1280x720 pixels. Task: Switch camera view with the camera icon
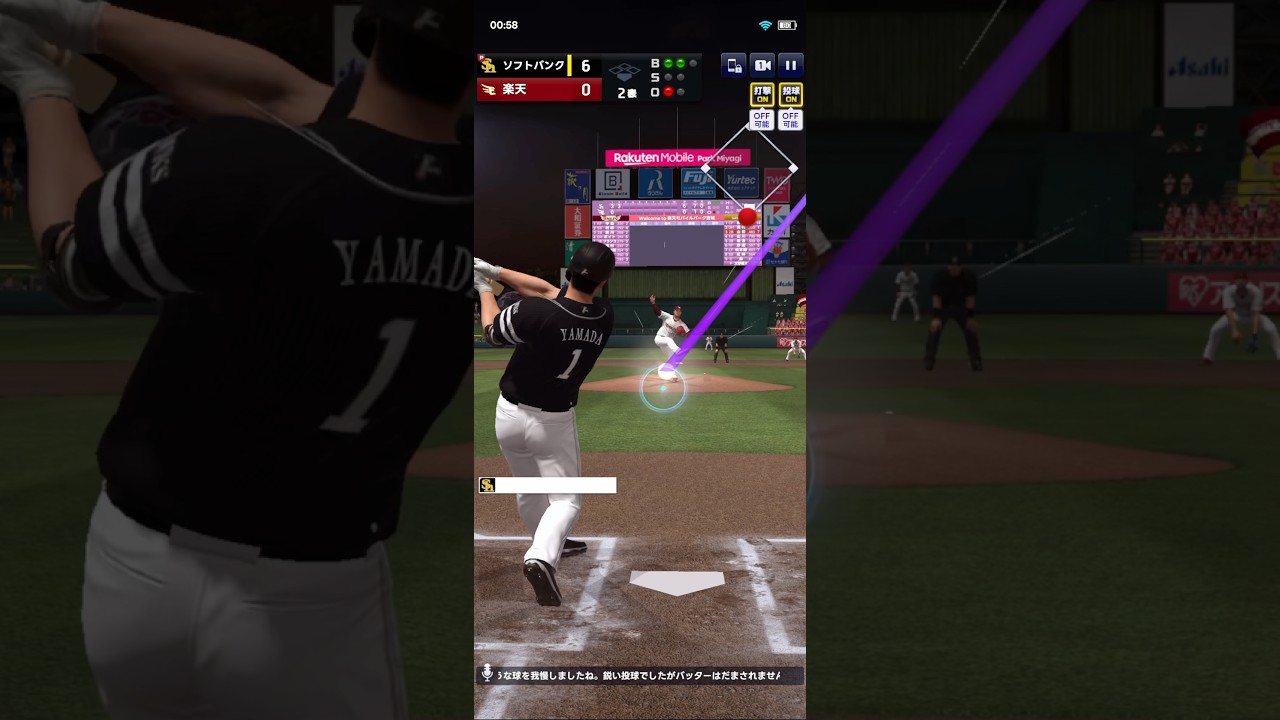click(x=762, y=66)
